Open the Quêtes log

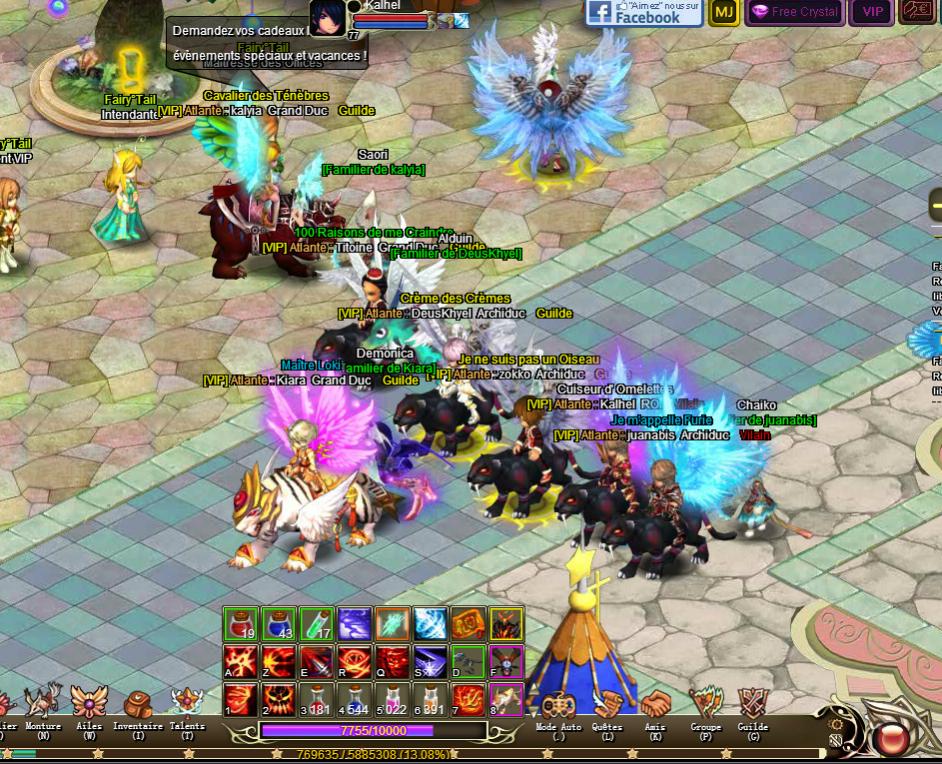click(606, 704)
